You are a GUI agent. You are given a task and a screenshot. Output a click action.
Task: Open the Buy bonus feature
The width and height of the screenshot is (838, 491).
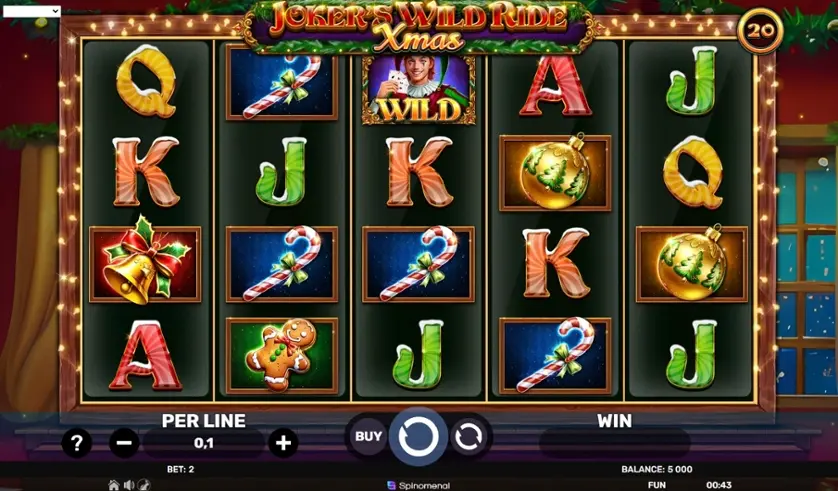point(368,436)
